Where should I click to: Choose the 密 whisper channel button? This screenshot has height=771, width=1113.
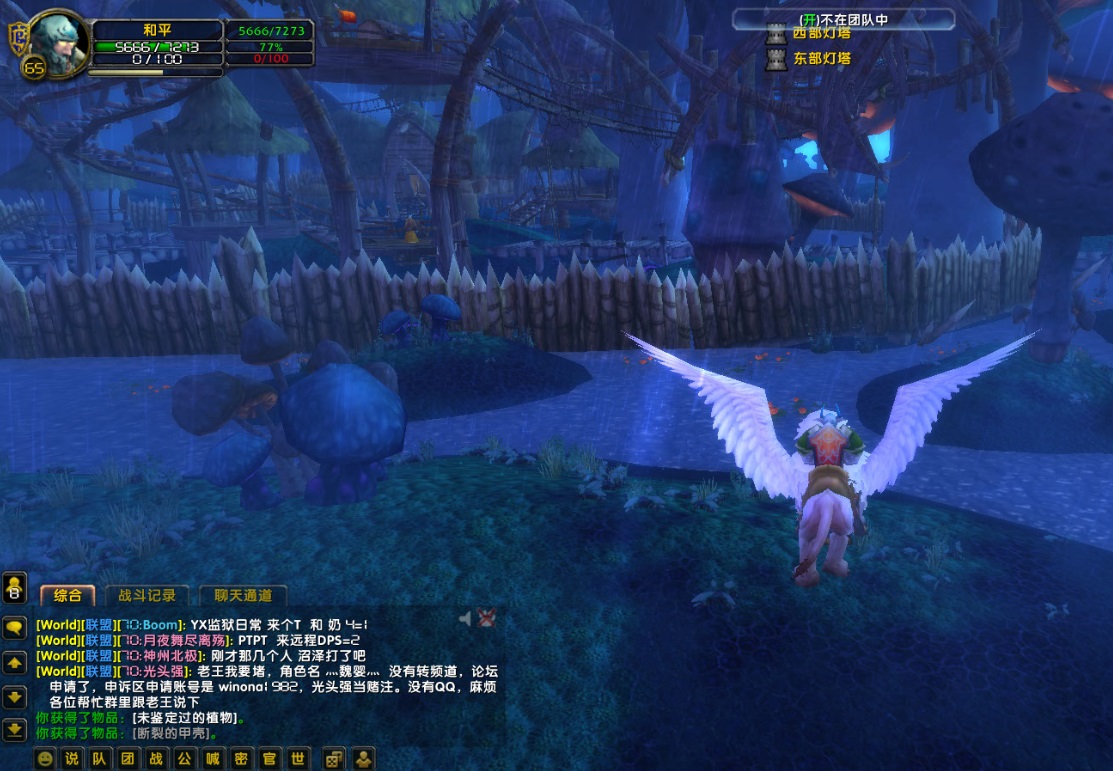240,759
